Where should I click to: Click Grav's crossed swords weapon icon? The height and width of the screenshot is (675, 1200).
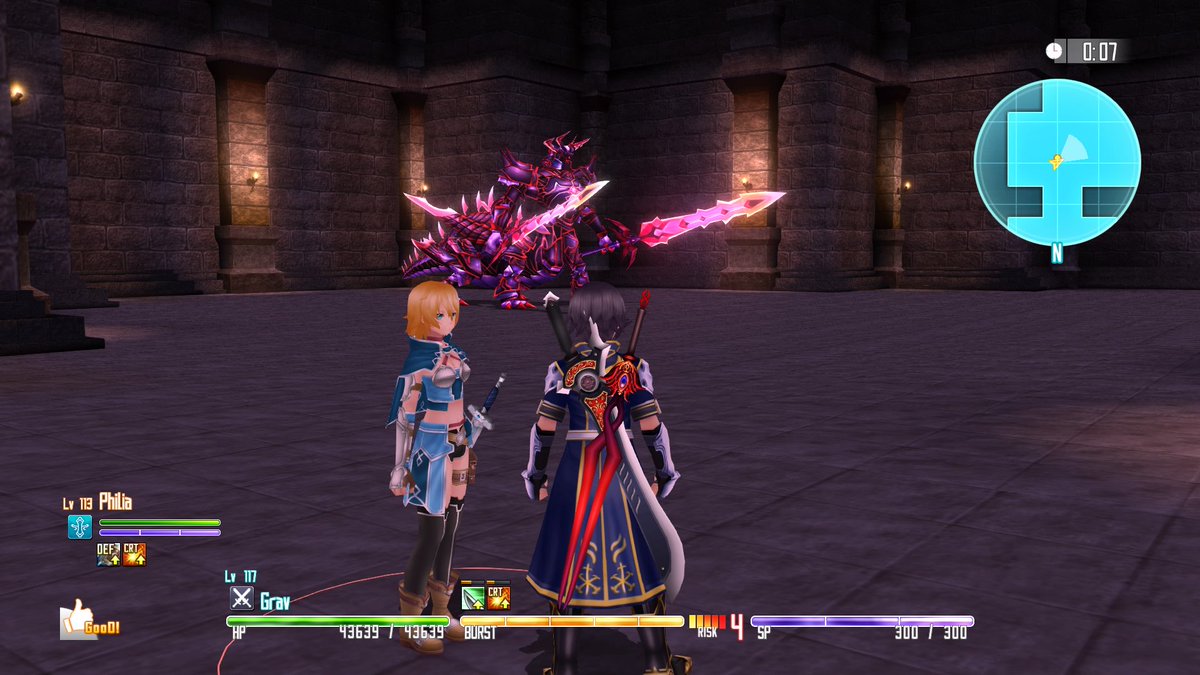[242, 598]
